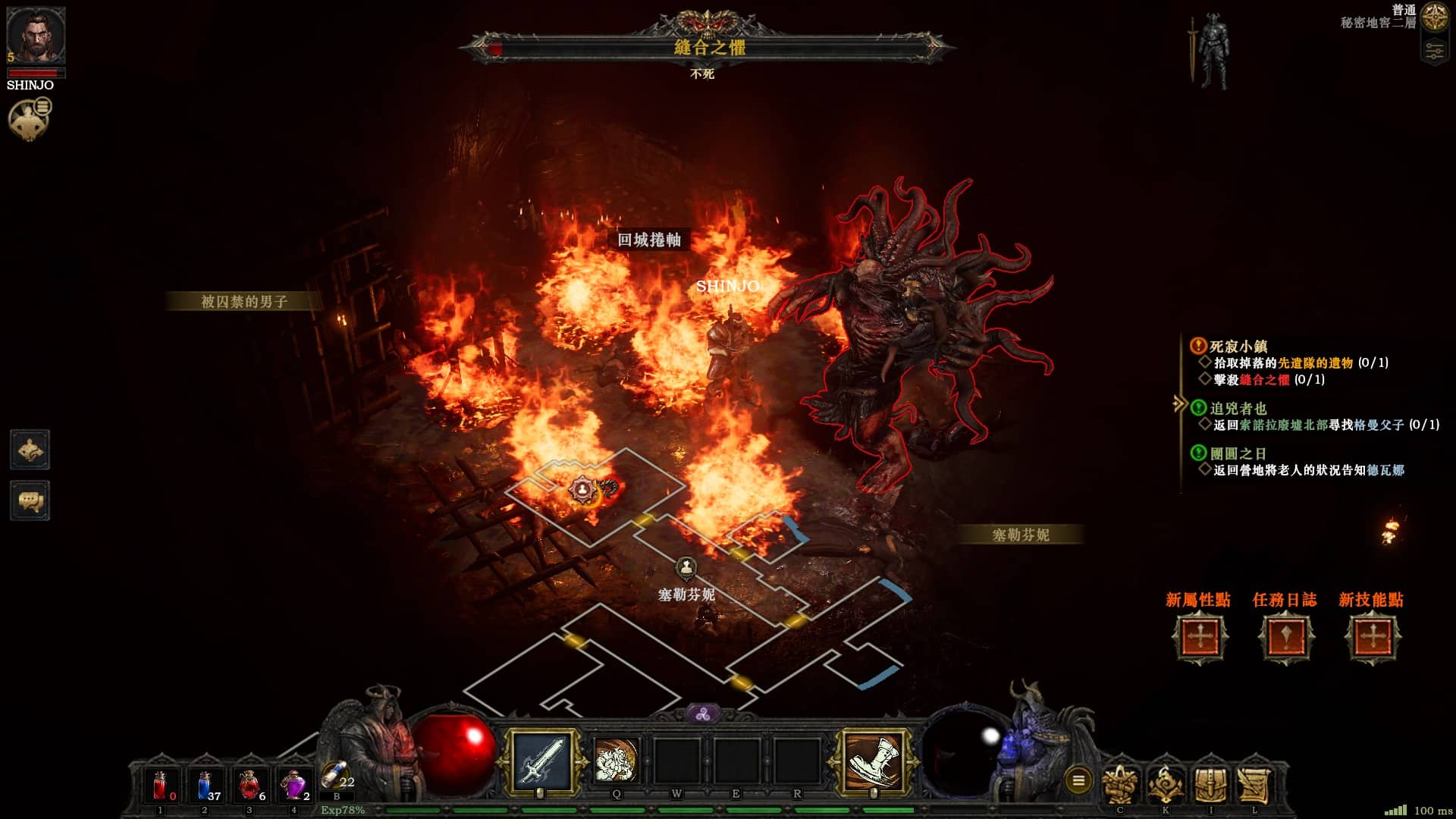The height and width of the screenshot is (819, 1456).
Task: Select the axe swing skill slot
Action: pyautogui.click(x=874, y=760)
